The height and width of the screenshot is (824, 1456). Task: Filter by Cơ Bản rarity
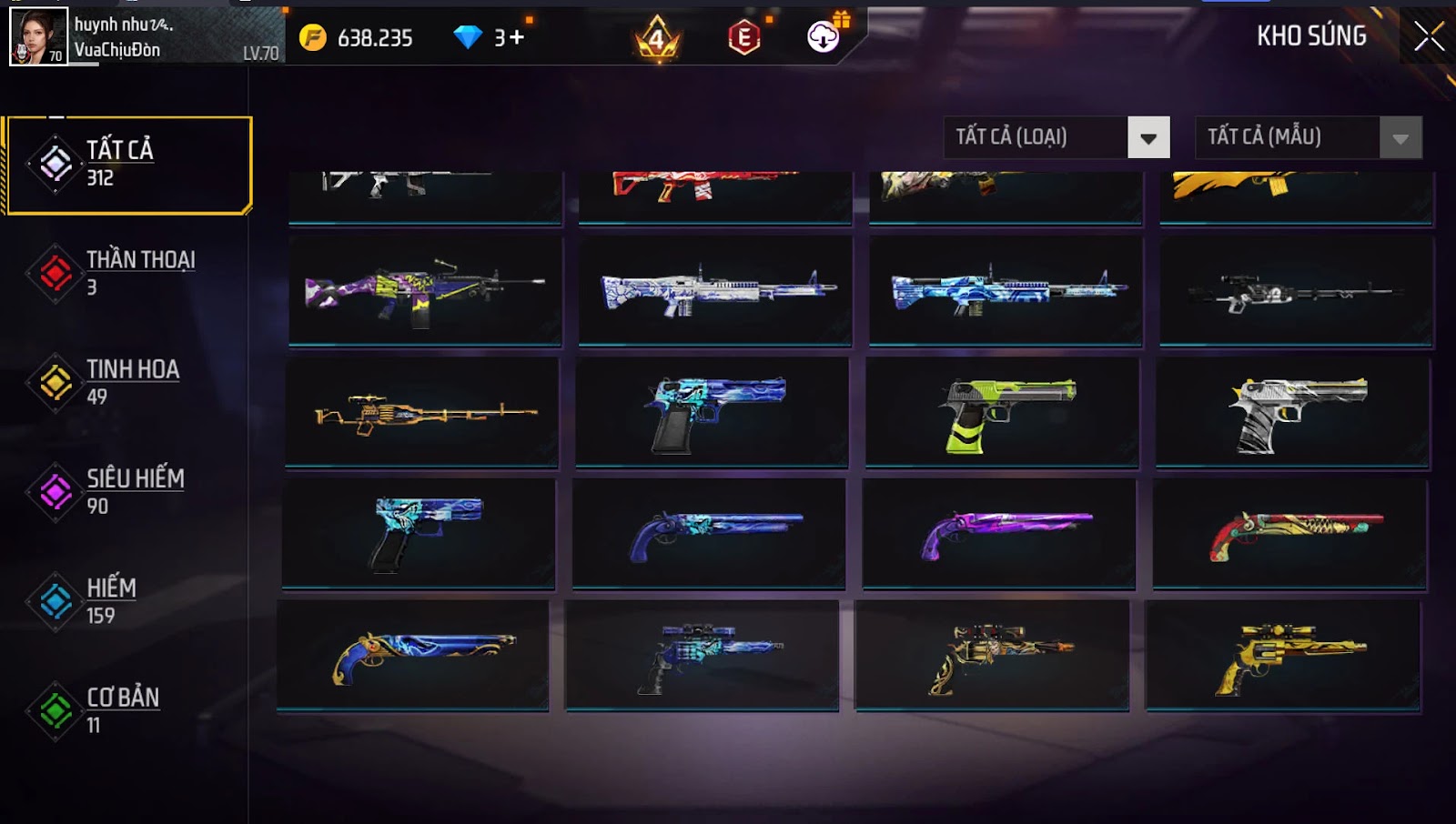click(x=128, y=710)
